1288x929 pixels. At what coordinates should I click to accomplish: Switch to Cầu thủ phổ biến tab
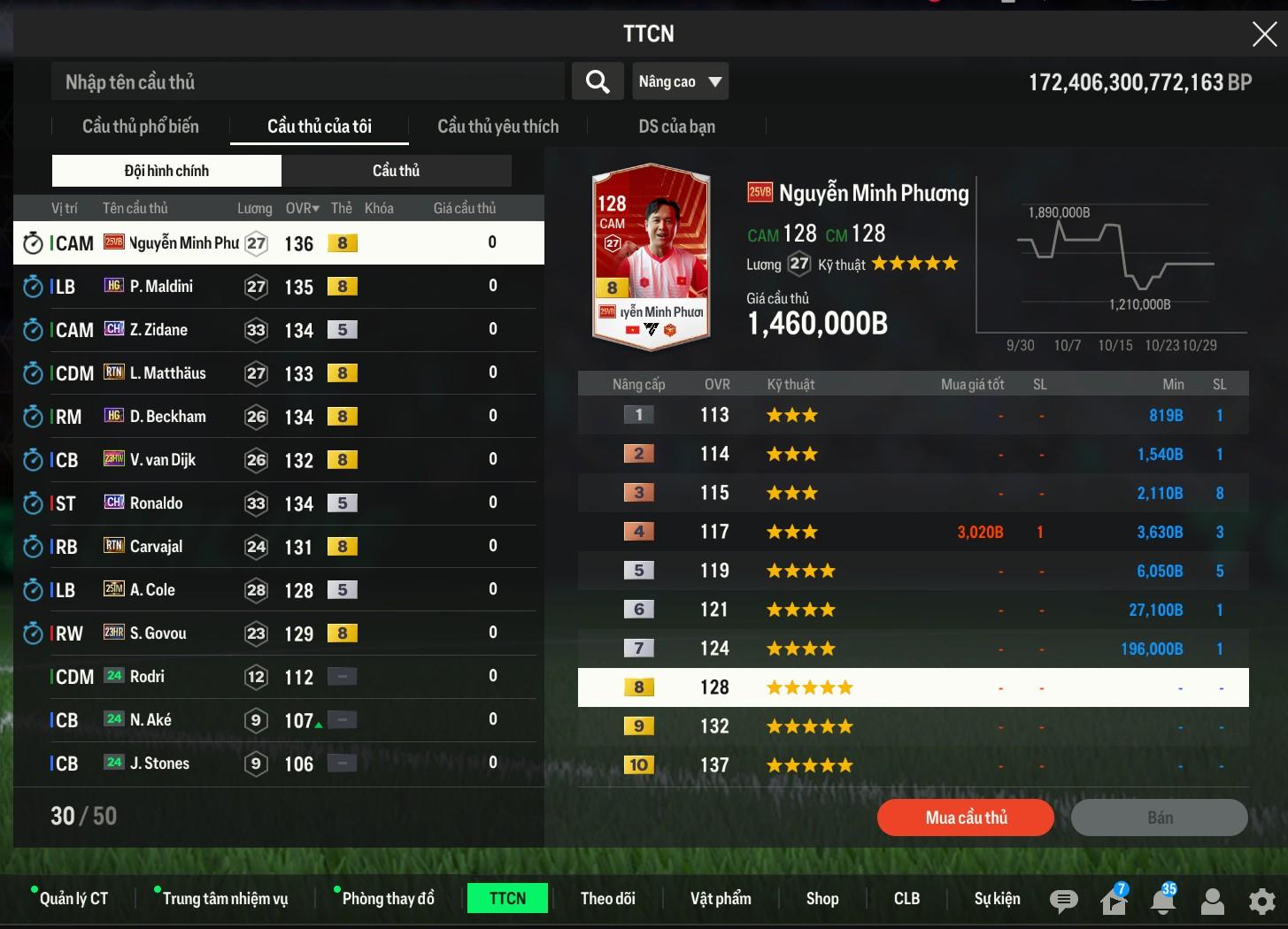point(141,127)
